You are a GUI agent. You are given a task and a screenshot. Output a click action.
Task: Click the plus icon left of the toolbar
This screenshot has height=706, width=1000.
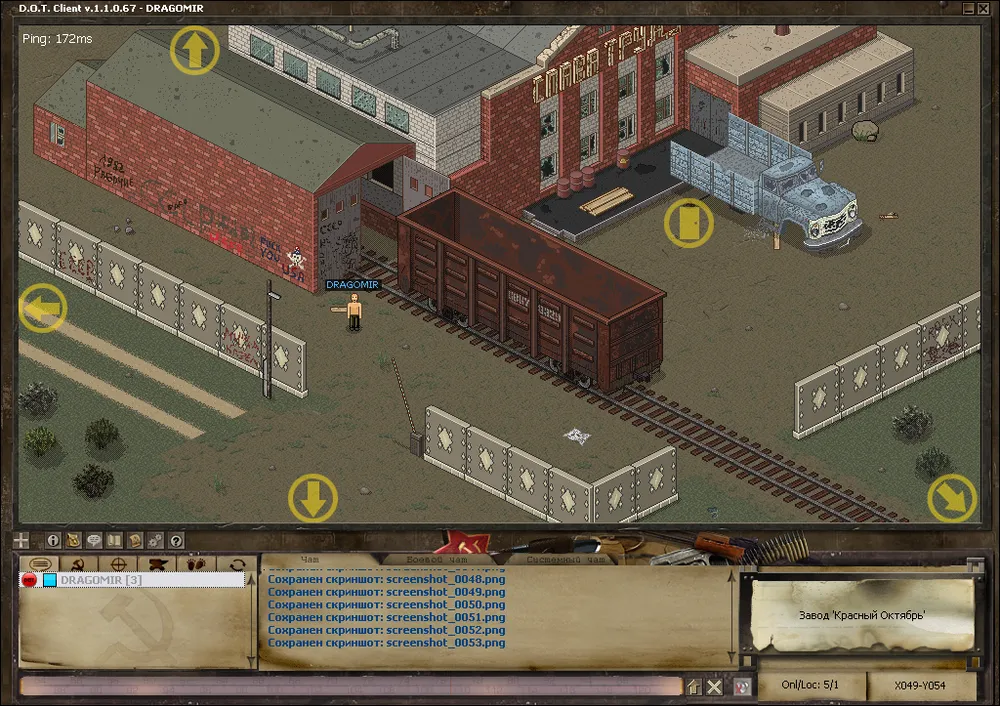[x=22, y=540]
